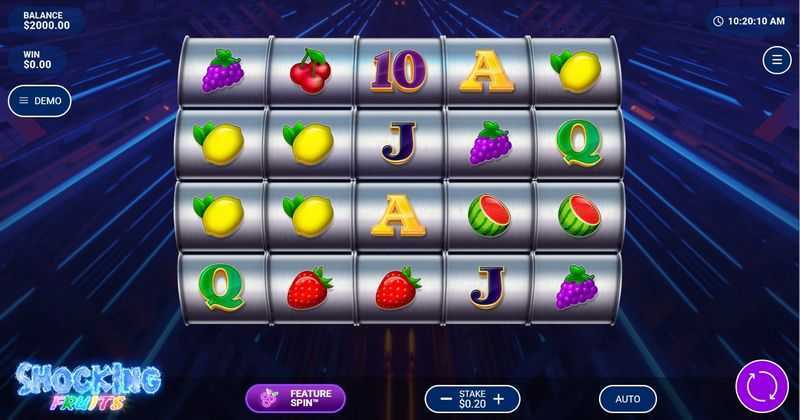Activate the Feature Spin button
800x420 pixels.
coord(295,399)
